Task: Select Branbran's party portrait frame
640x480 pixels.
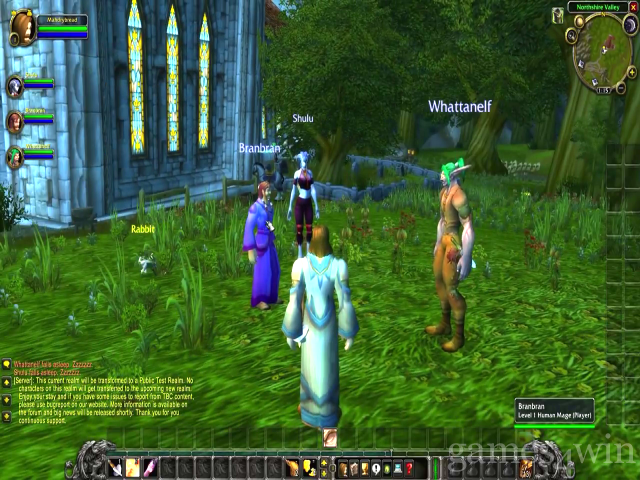Action: point(15,122)
